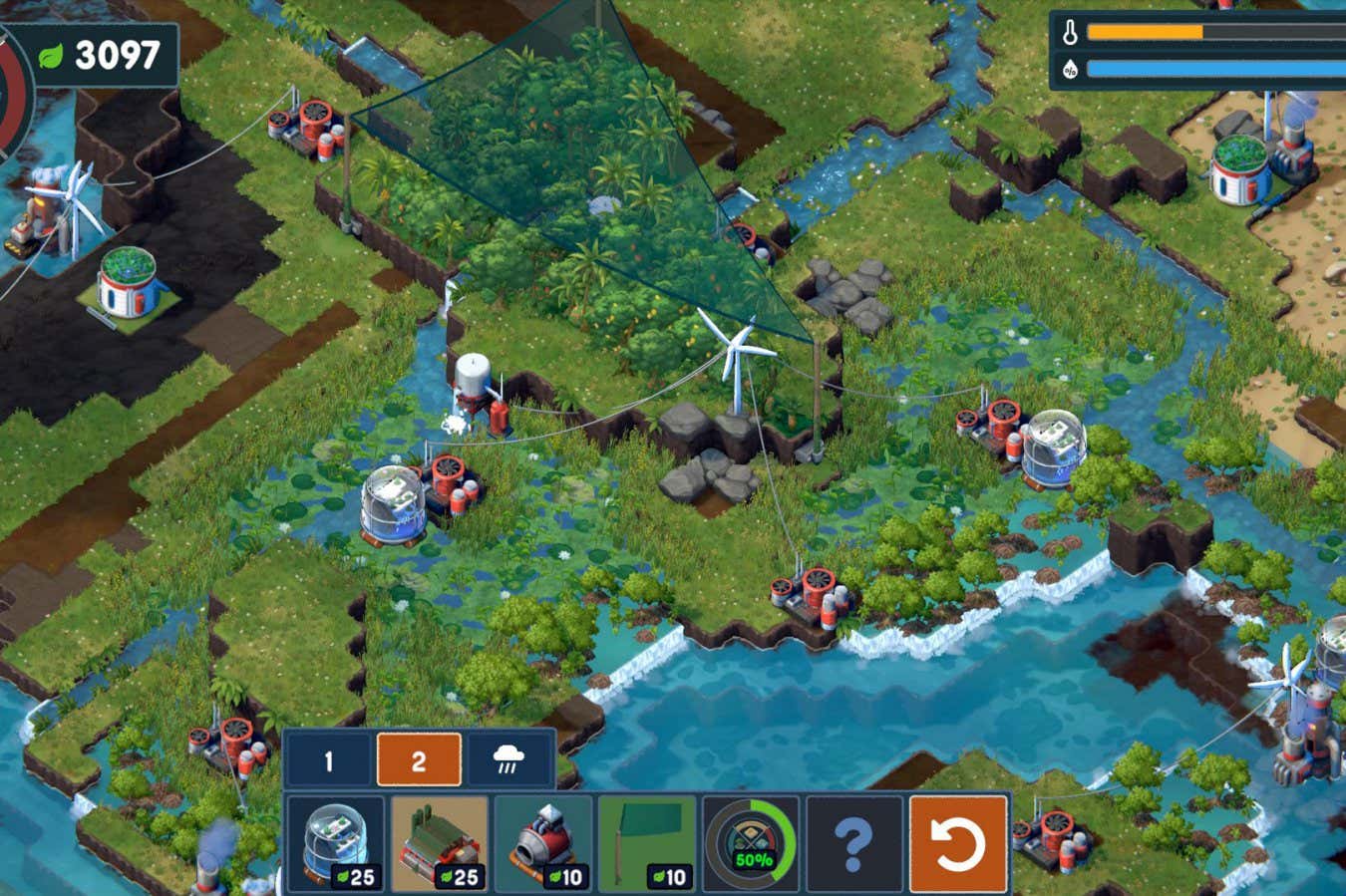Viewport: 1346px width, 896px height.
Task: Click the orange undo arrow button
Action: point(958,843)
